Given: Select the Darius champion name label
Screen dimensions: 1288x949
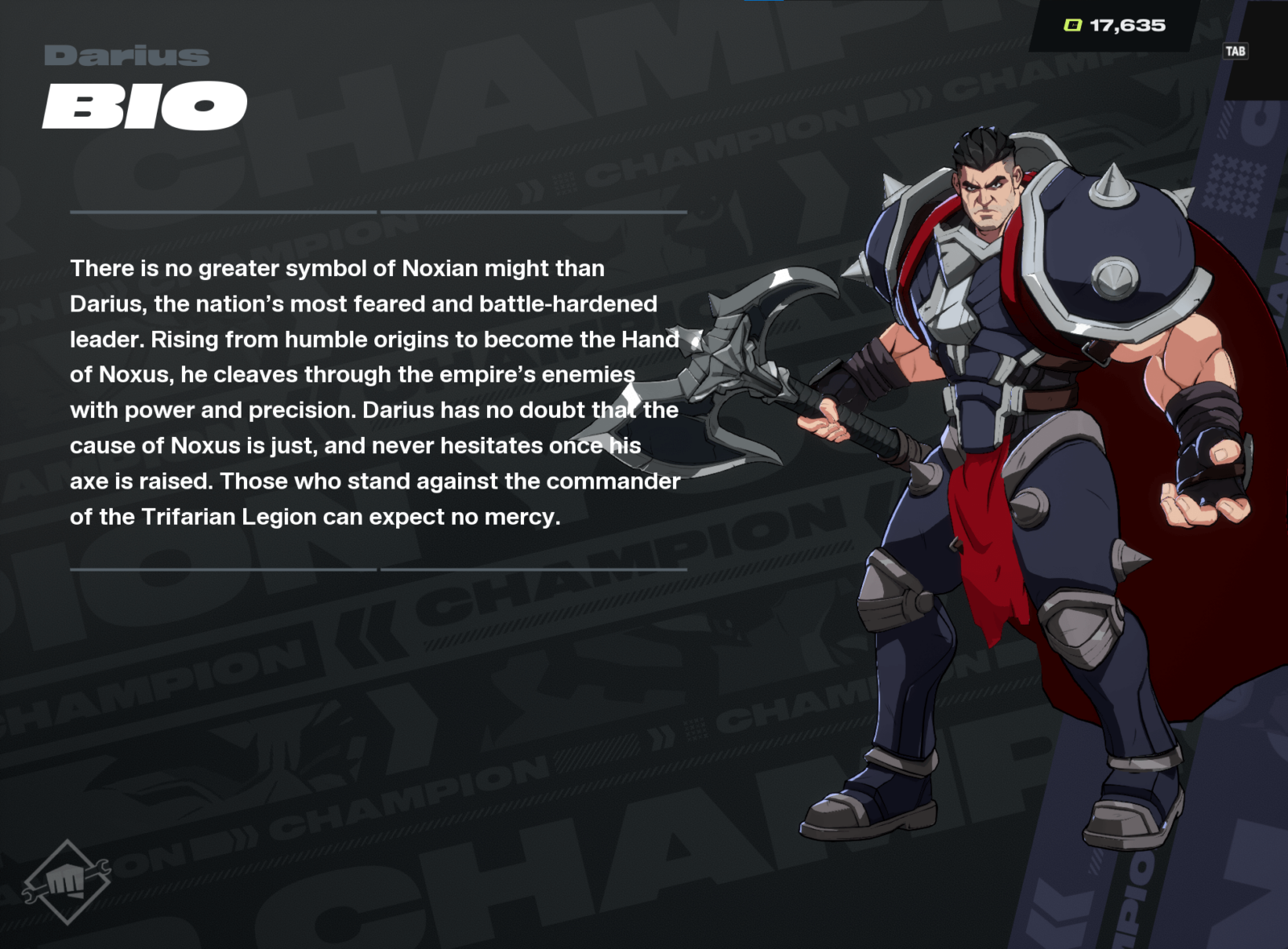Looking at the screenshot, I should pos(125,56).
